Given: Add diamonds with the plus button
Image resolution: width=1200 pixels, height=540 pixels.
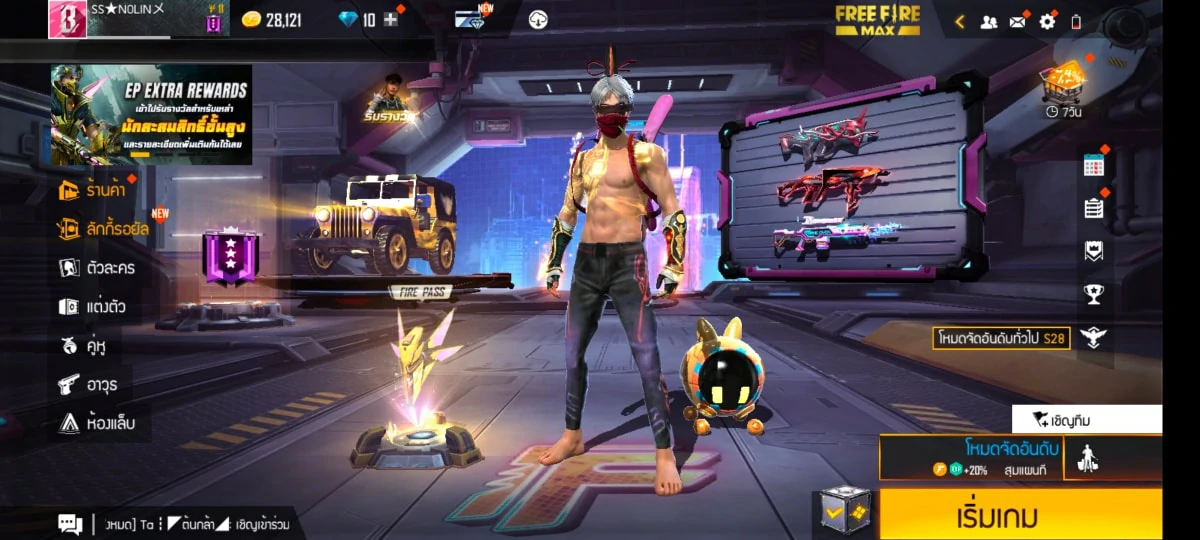Looking at the screenshot, I should pyautogui.click(x=391, y=20).
